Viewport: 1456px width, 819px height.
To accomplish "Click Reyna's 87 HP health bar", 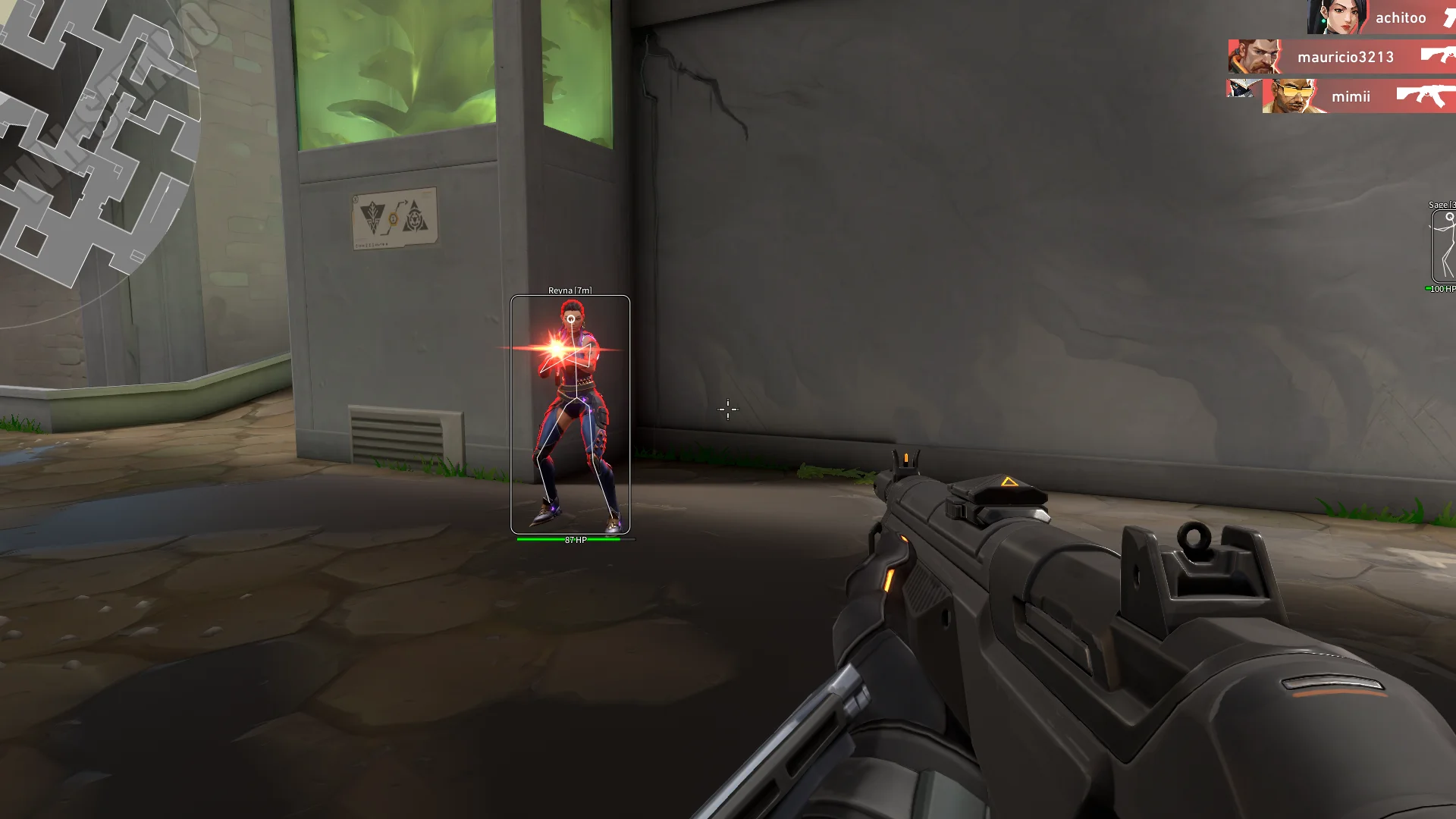I will point(573,540).
